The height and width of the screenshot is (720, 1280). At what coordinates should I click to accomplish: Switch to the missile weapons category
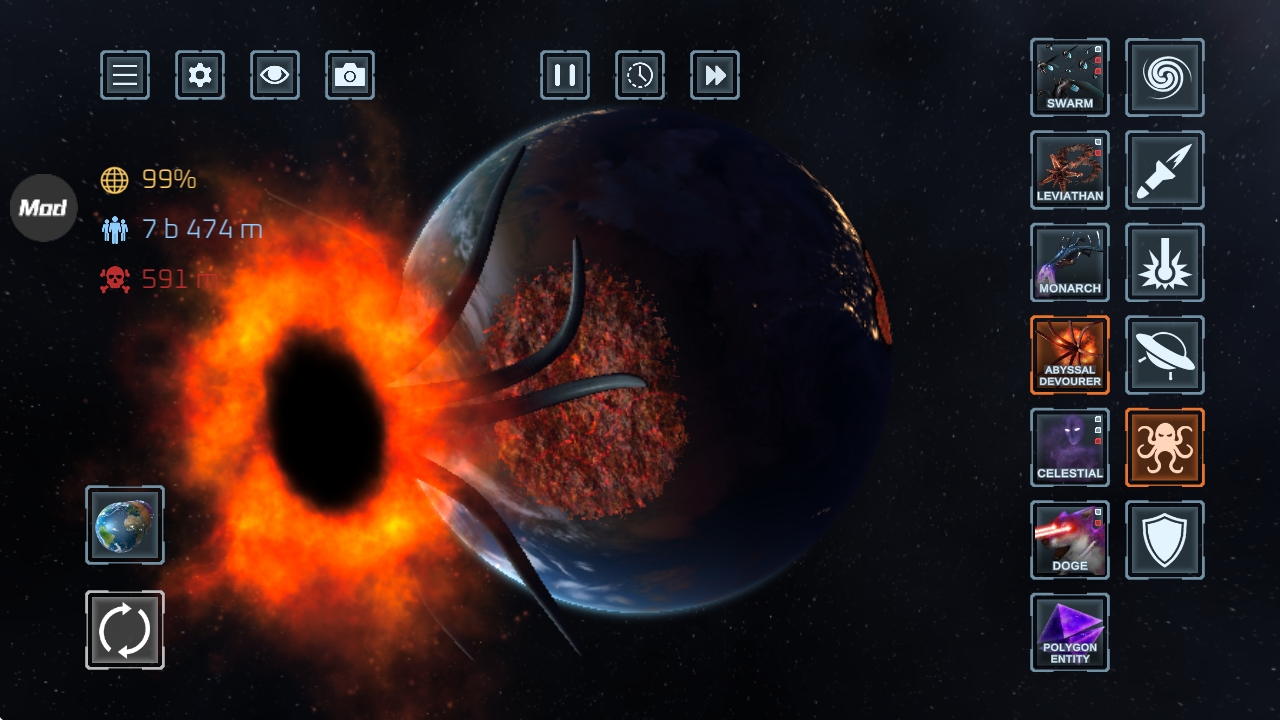pos(1165,170)
